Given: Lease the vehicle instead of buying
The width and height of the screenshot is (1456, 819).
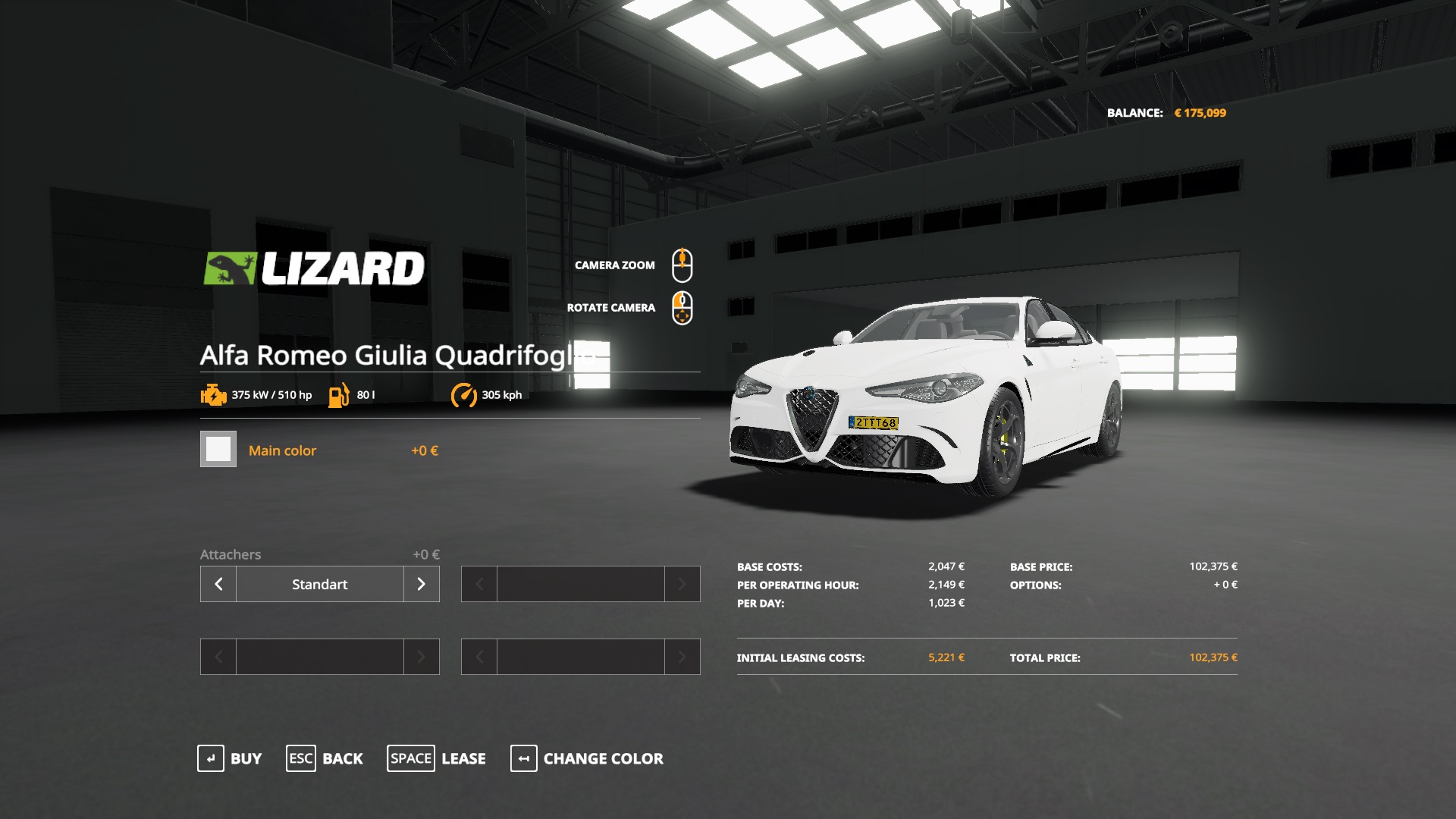Looking at the screenshot, I should tap(437, 758).
